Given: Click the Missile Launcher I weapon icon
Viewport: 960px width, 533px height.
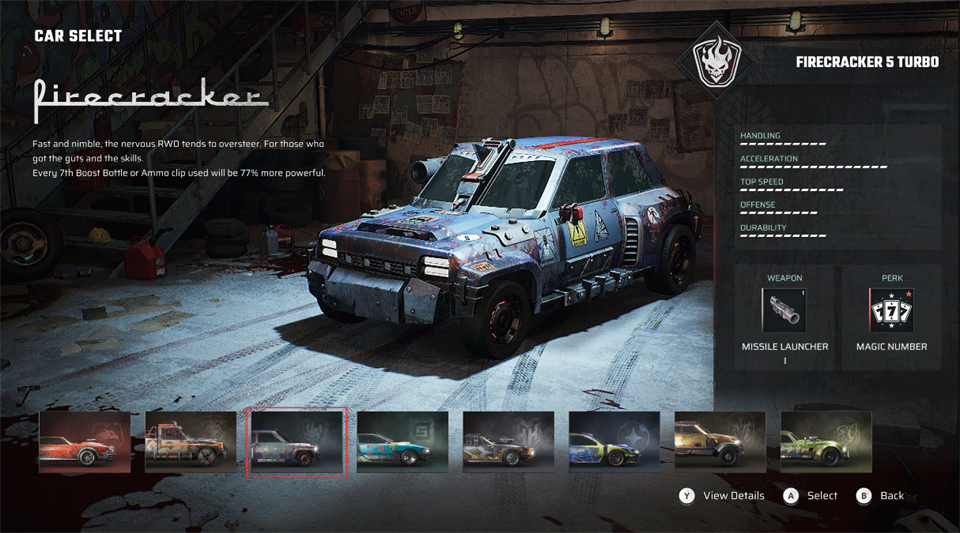Looking at the screenshot, I should (x=784, y=310).
